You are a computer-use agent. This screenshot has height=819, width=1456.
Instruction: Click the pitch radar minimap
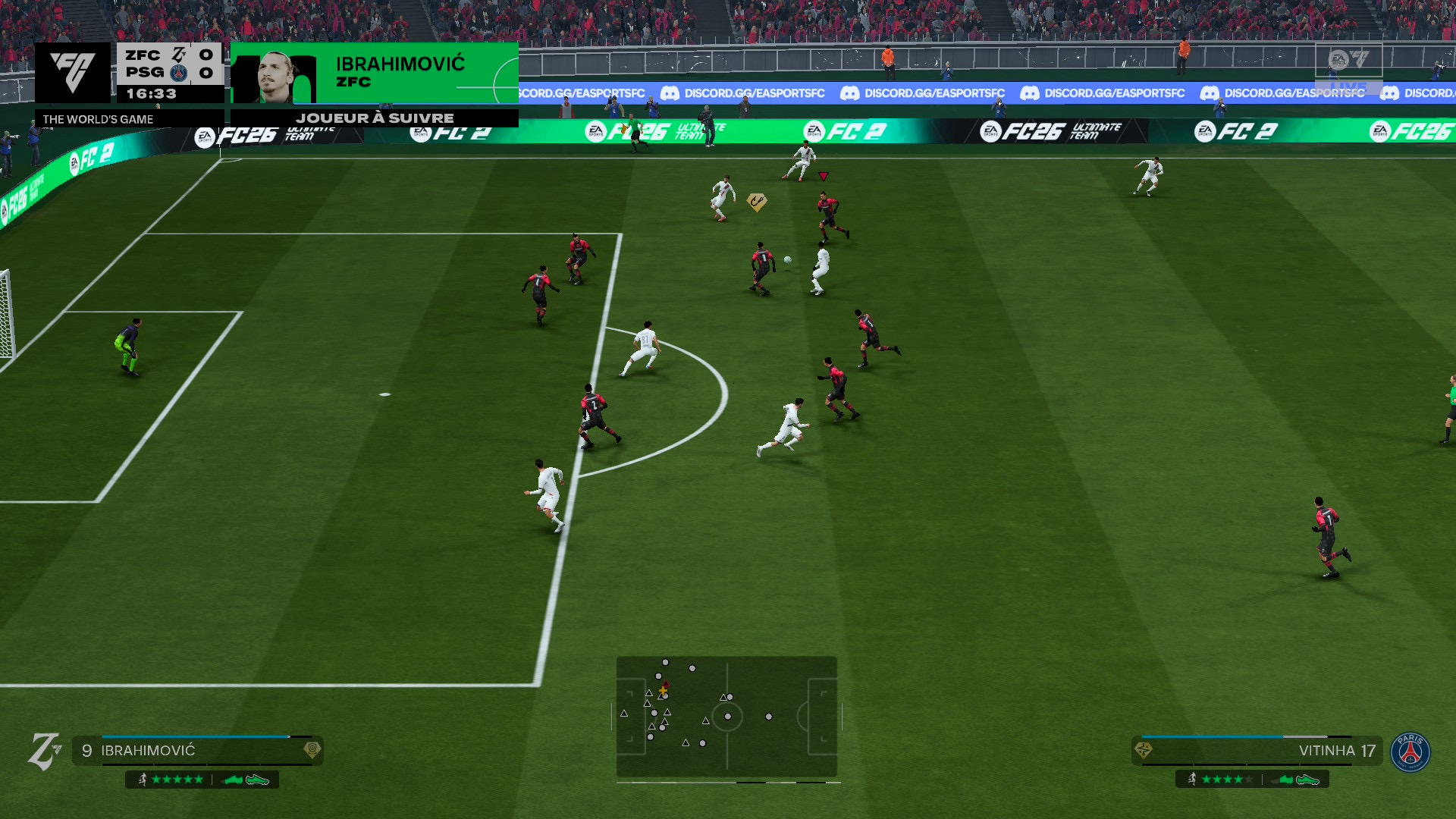tap(726, 717)
